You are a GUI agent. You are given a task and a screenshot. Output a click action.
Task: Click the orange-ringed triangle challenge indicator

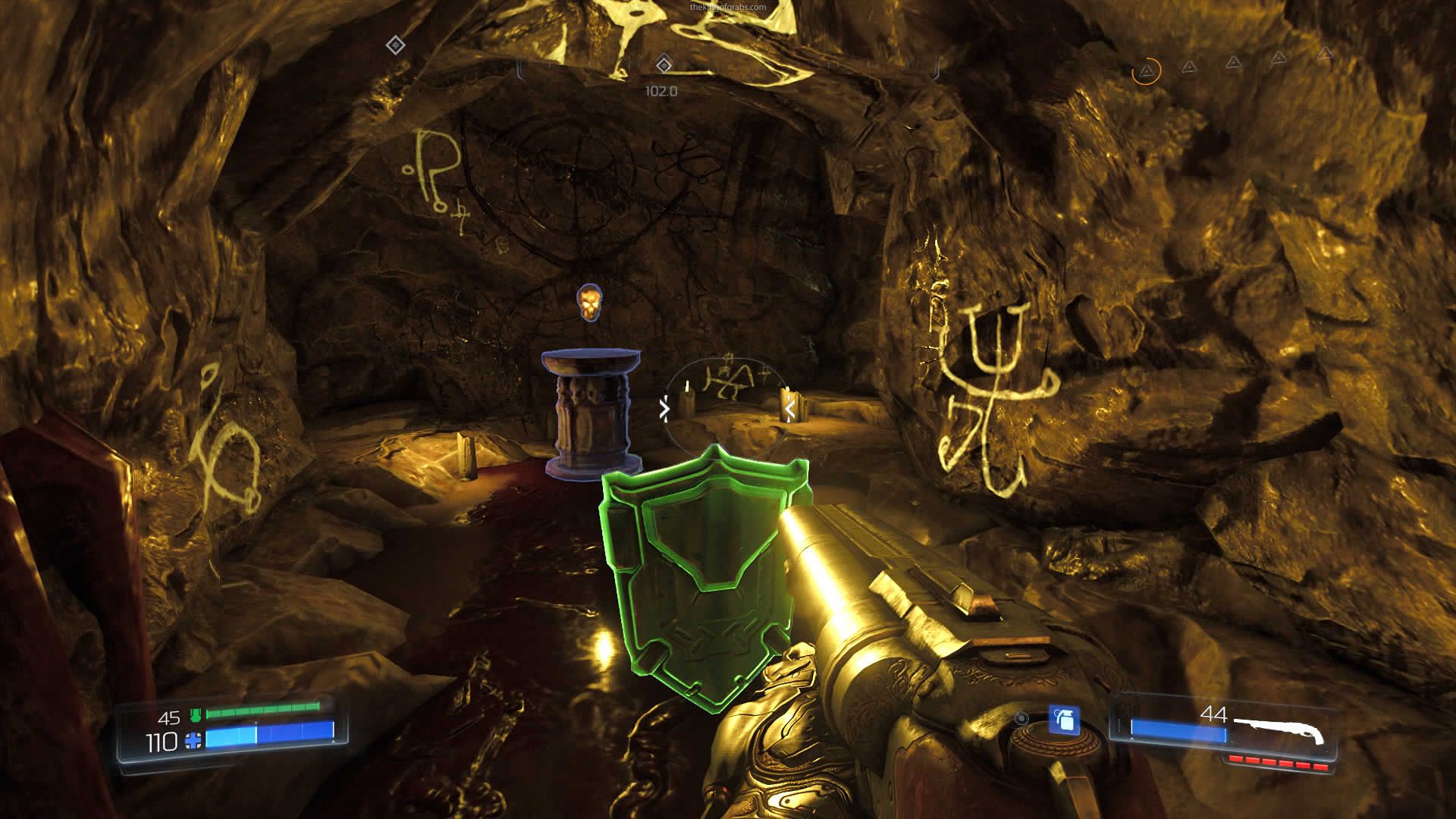pyautogui.click(x=1146, y=71)
